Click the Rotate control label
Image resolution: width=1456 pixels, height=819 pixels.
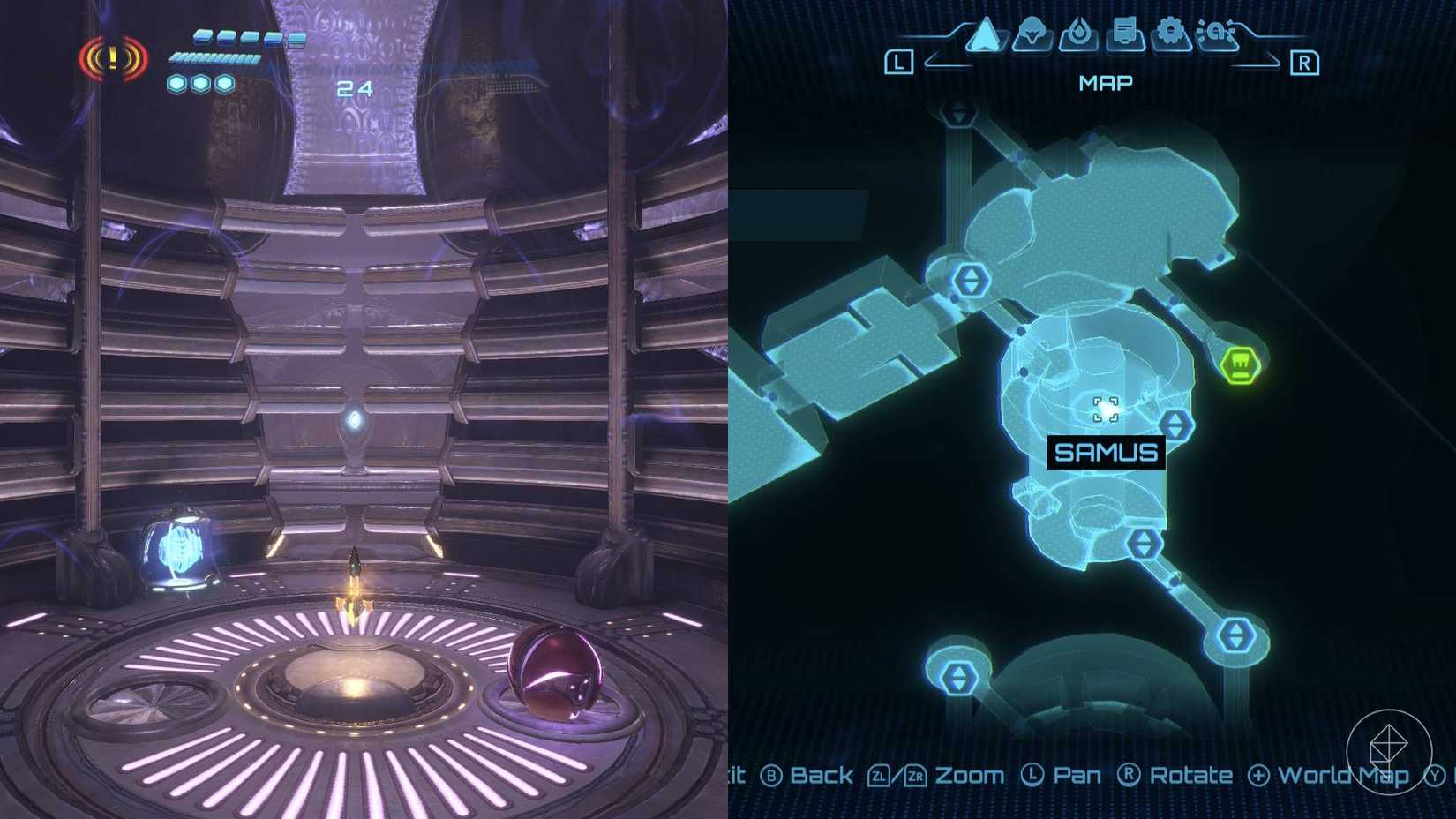click(1190, 775)
